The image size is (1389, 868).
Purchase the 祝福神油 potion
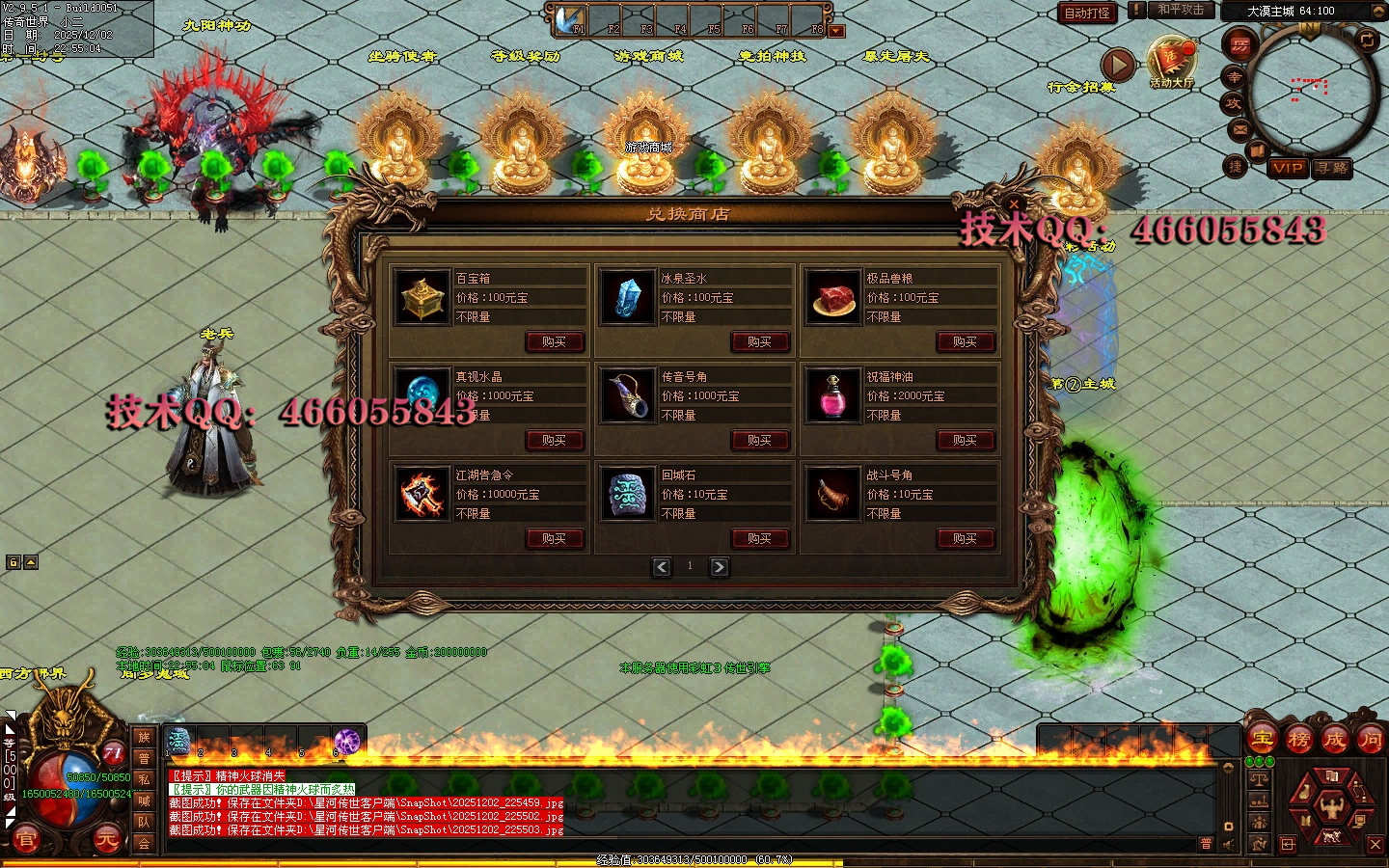966,440
